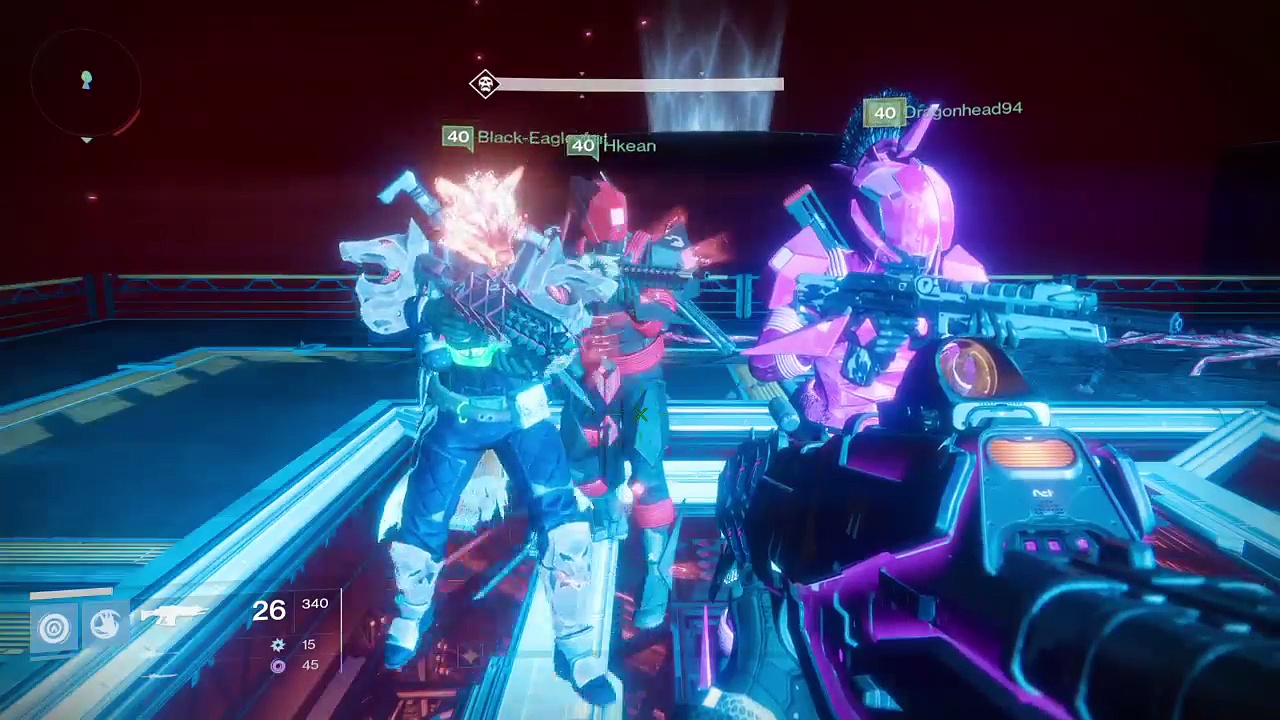Activate the grenade ability icon
Screen dimensions: 1280x720
(x=54, y=628)
